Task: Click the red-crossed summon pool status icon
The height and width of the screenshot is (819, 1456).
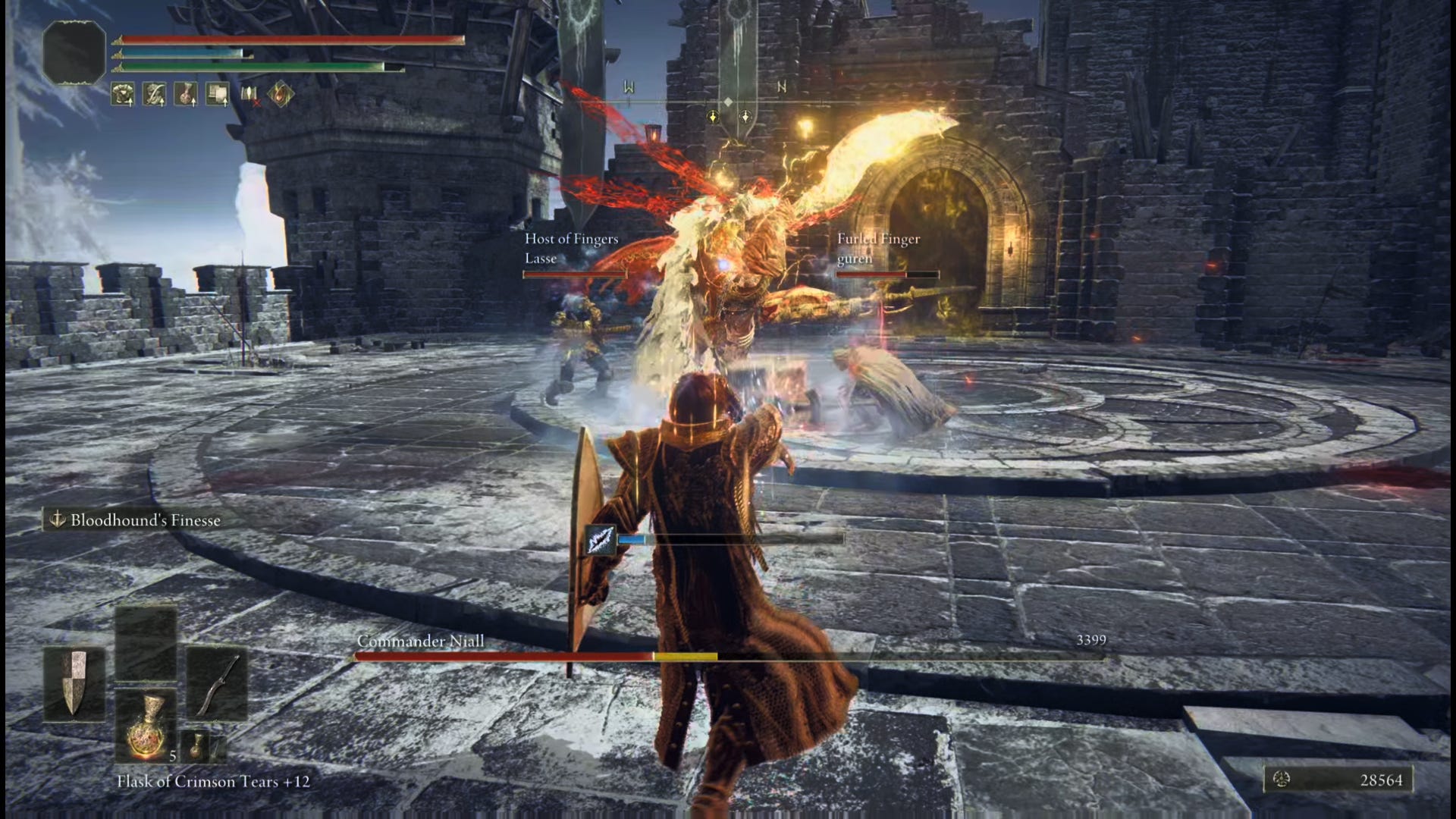Action: [250, 95]
